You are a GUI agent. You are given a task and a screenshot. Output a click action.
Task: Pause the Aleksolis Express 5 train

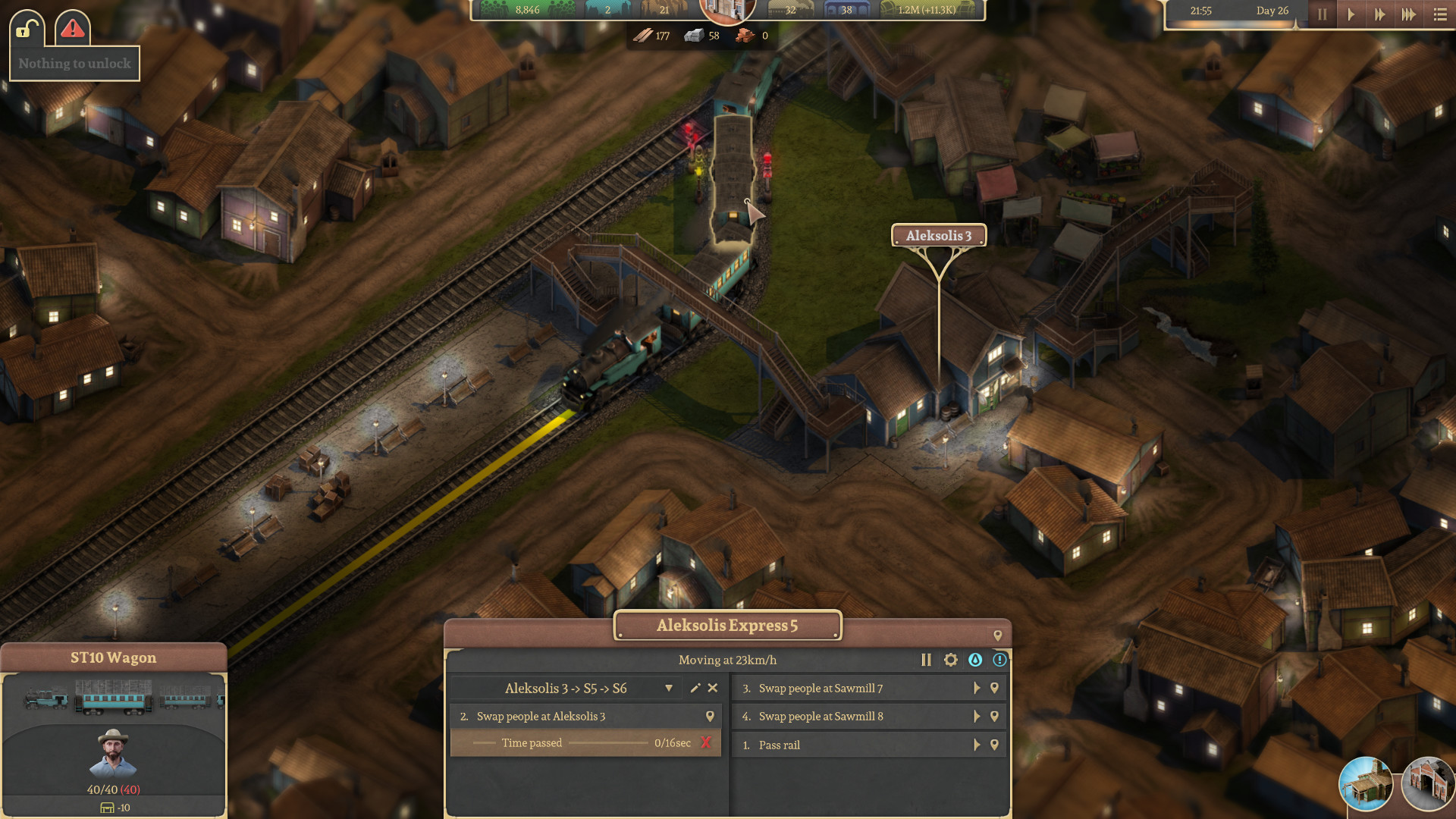[926, 661]
